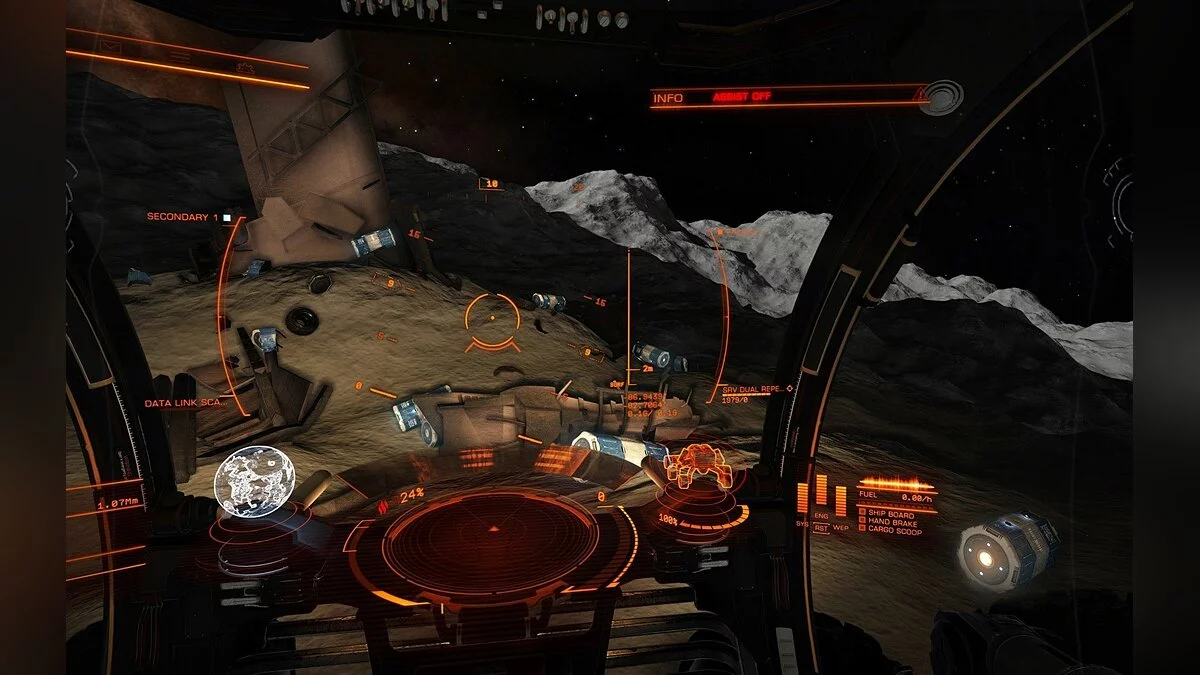Image resolution: width=1200 pixels, height=675 pixels.
Task: Reset power distribution with the RST button
Action: (821, 527)
